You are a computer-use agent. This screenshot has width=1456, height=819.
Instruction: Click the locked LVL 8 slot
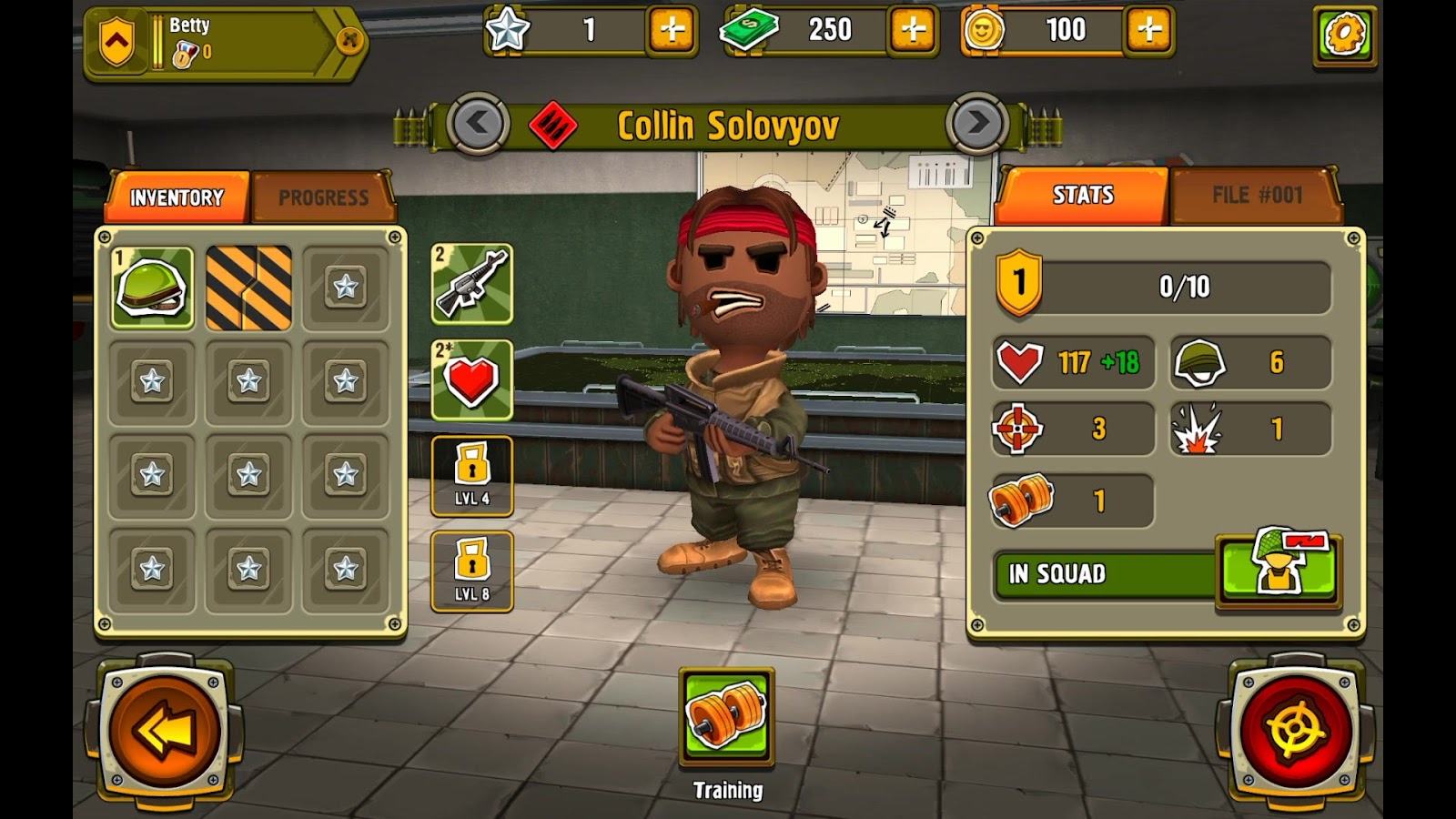[x=471, y=571]
